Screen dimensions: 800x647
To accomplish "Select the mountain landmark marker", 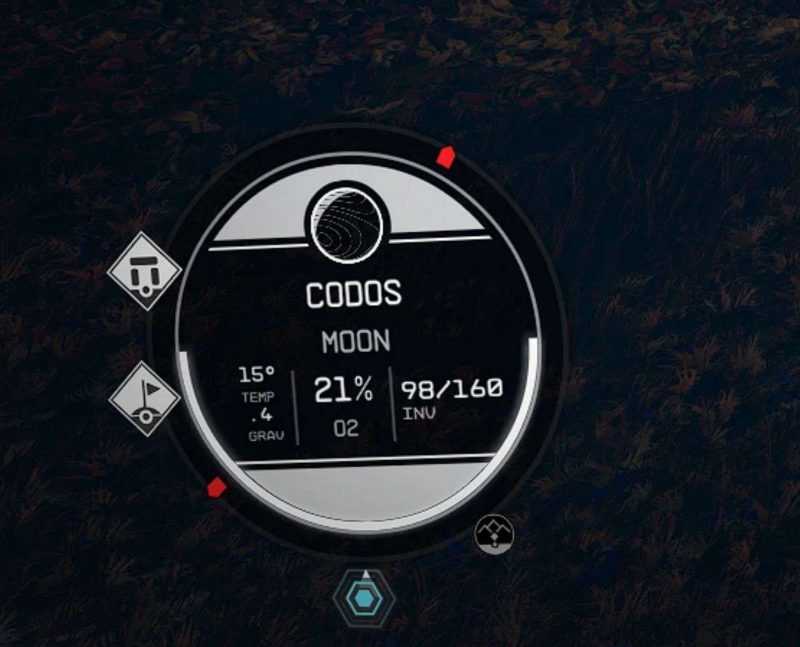I will 494,533.
